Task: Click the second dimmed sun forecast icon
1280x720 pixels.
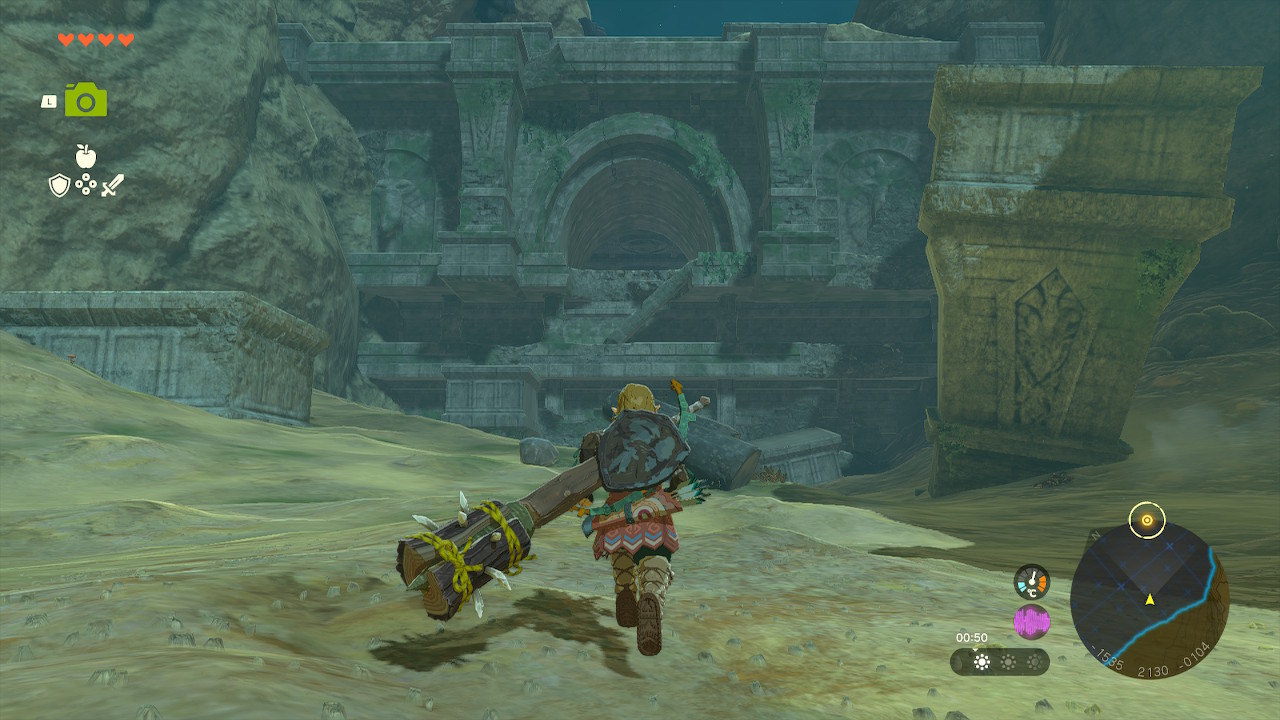Action: click(x=1009, y=662)
